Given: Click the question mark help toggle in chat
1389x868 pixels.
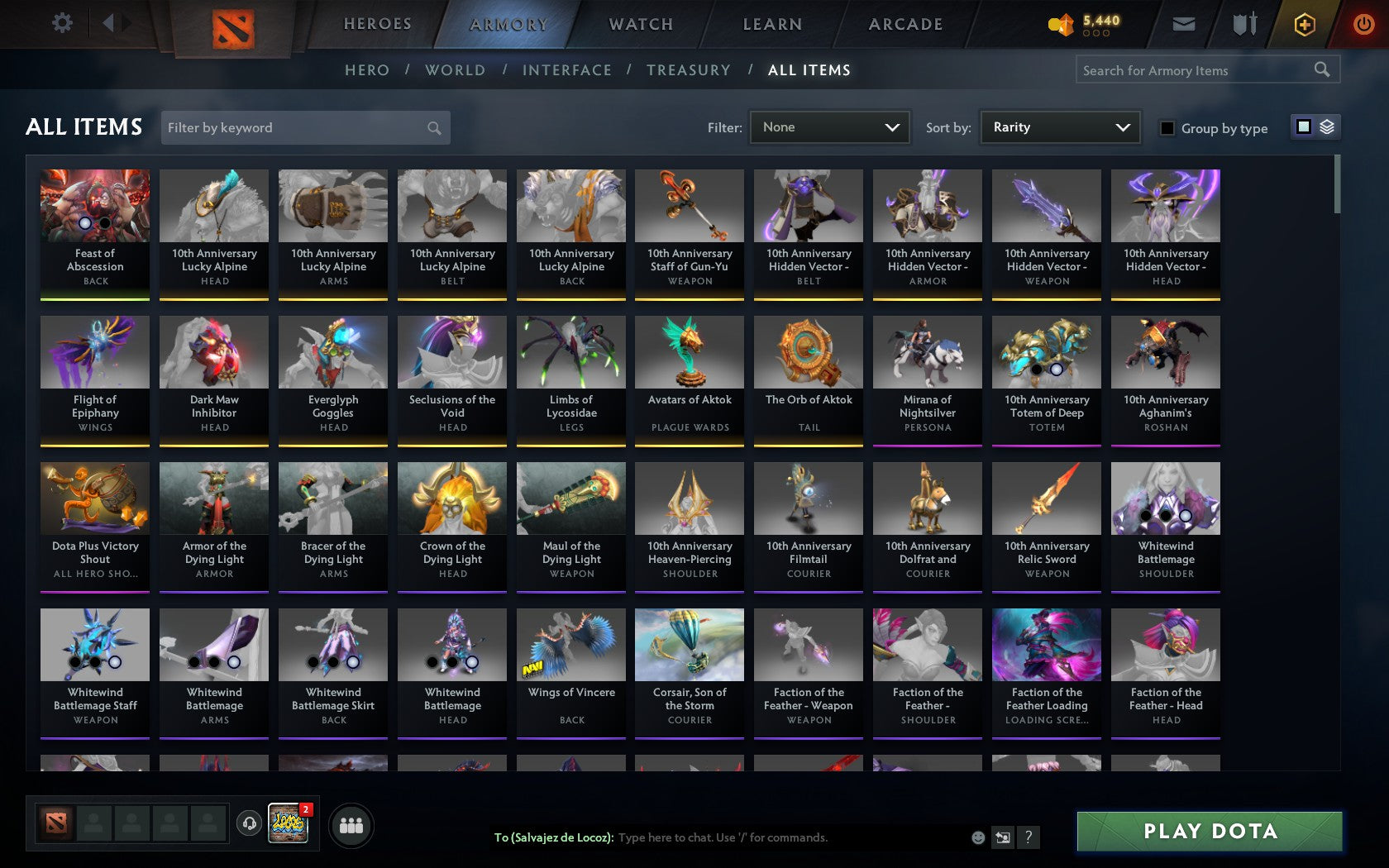Looking at the screenshot, I should coord(1028,837).
